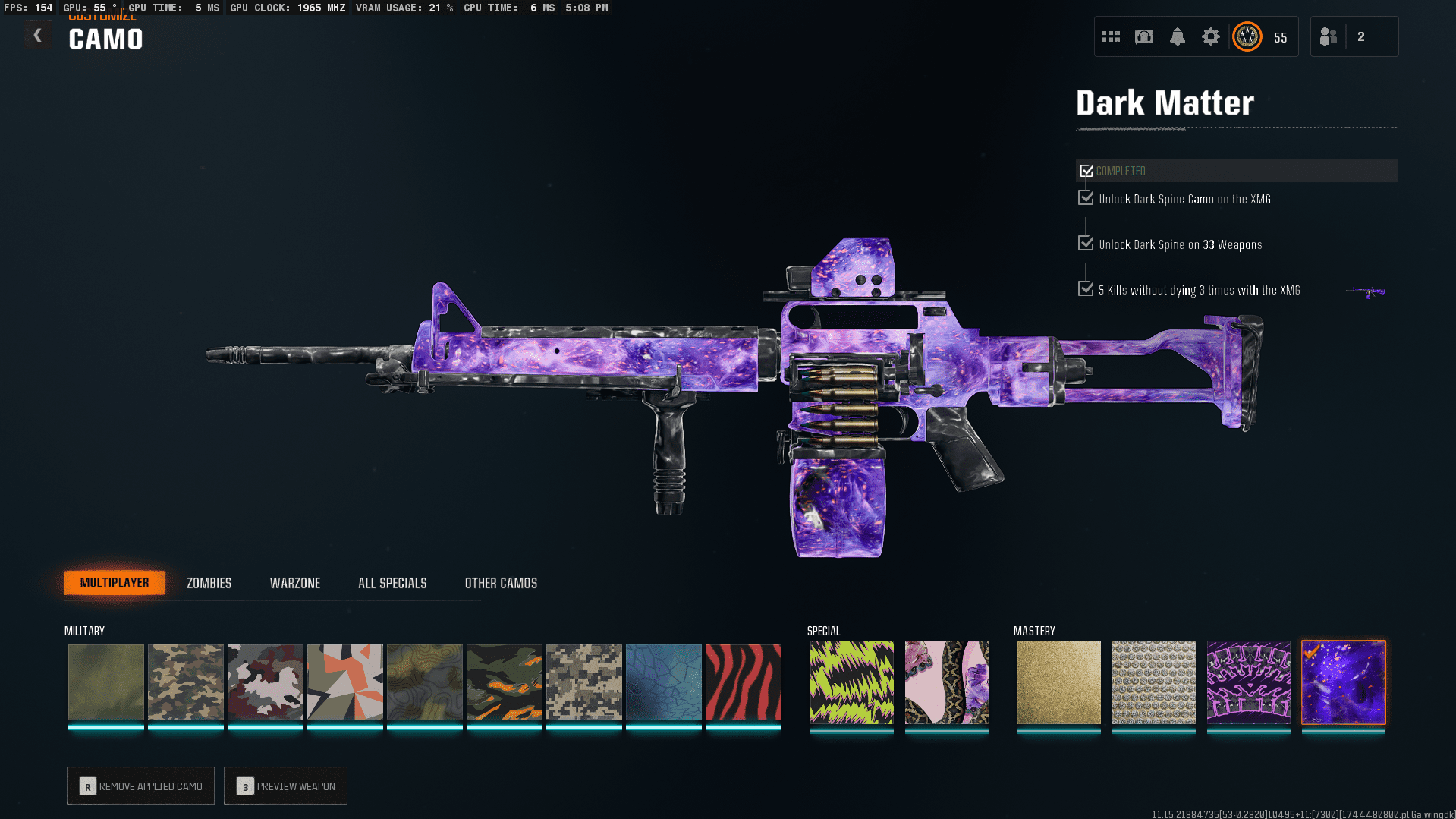The image size is (1456, 819).
Task: Choose the pink snakeskin special camo
Action: [x=946, y=682]
